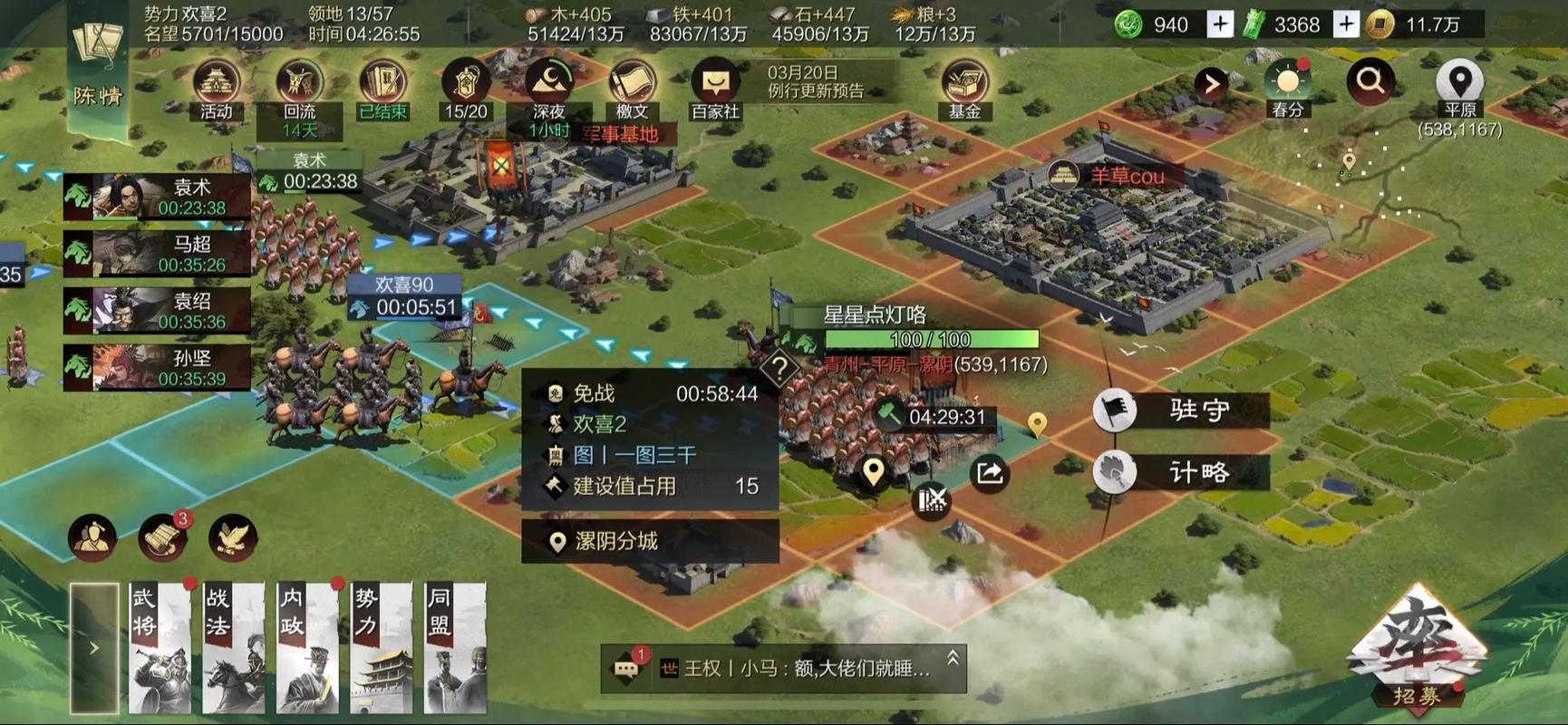The height and width of the screenshot is (725, 1568).
Task: Open the carrier pigeon messenger icon
Action: point(234,536)
